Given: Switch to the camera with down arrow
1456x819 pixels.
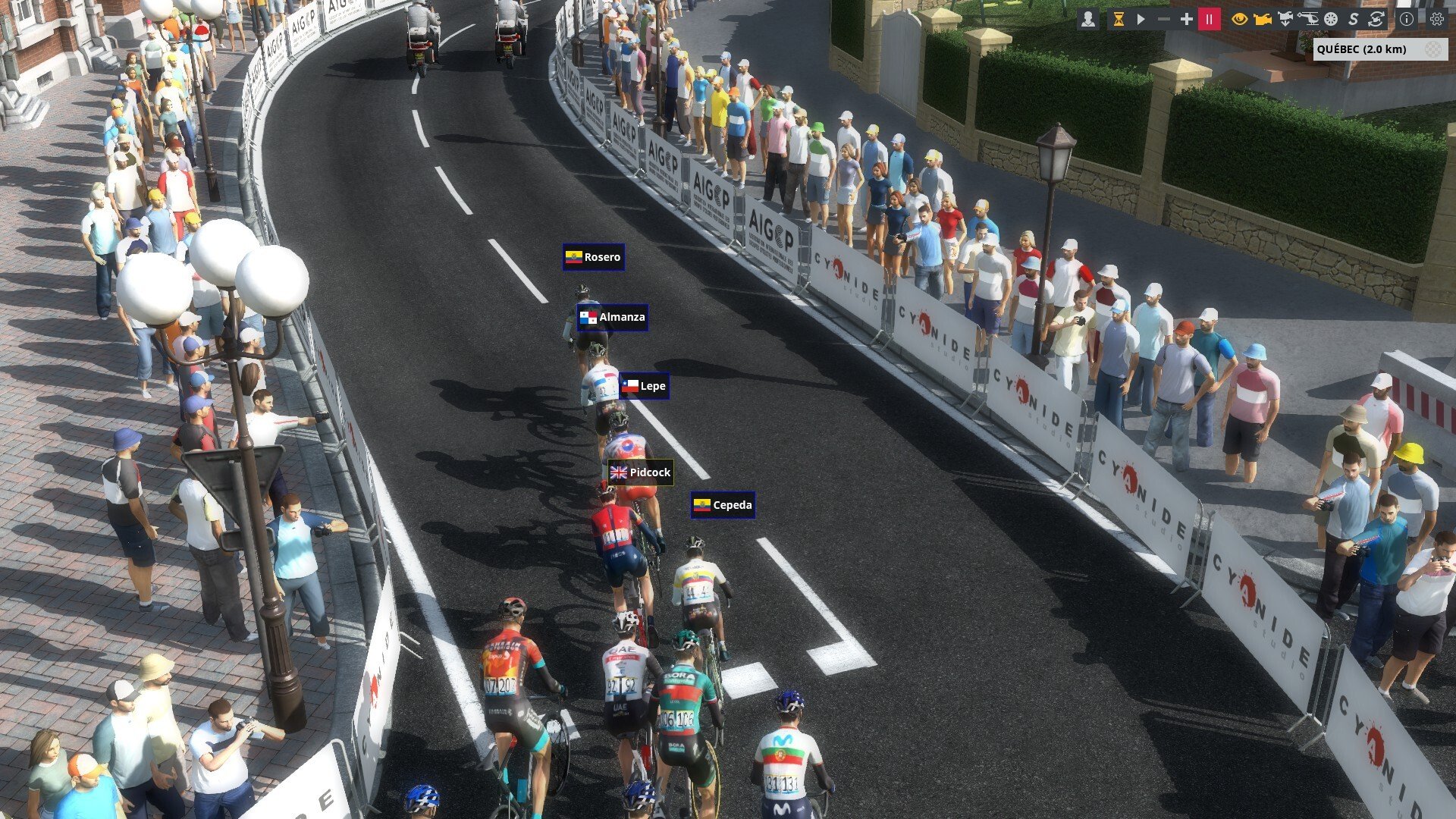Looking at the screenshot, I should point(1285,19).
